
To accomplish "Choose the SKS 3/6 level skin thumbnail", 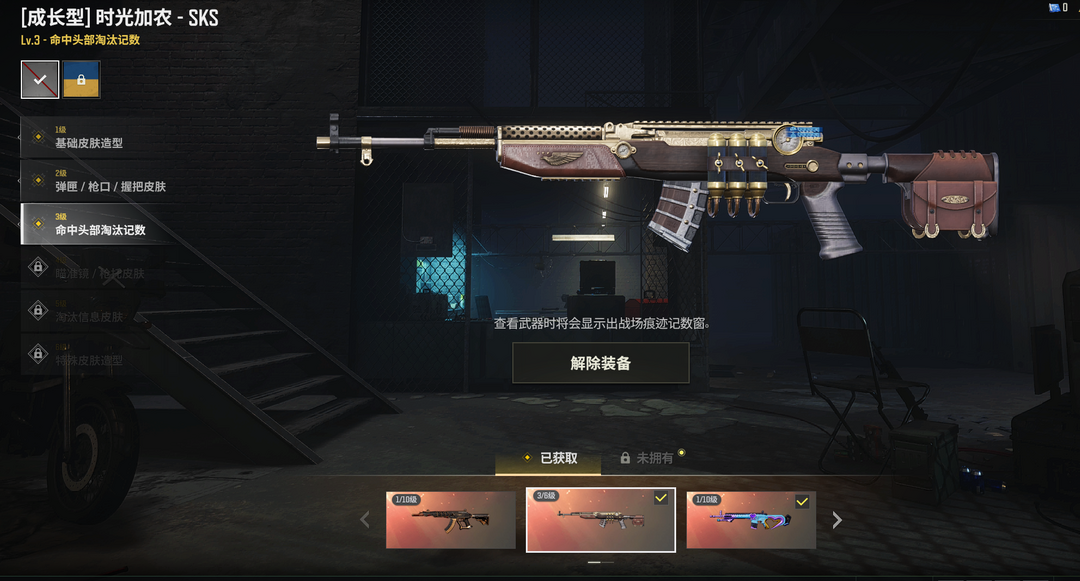I will [600, 520].
